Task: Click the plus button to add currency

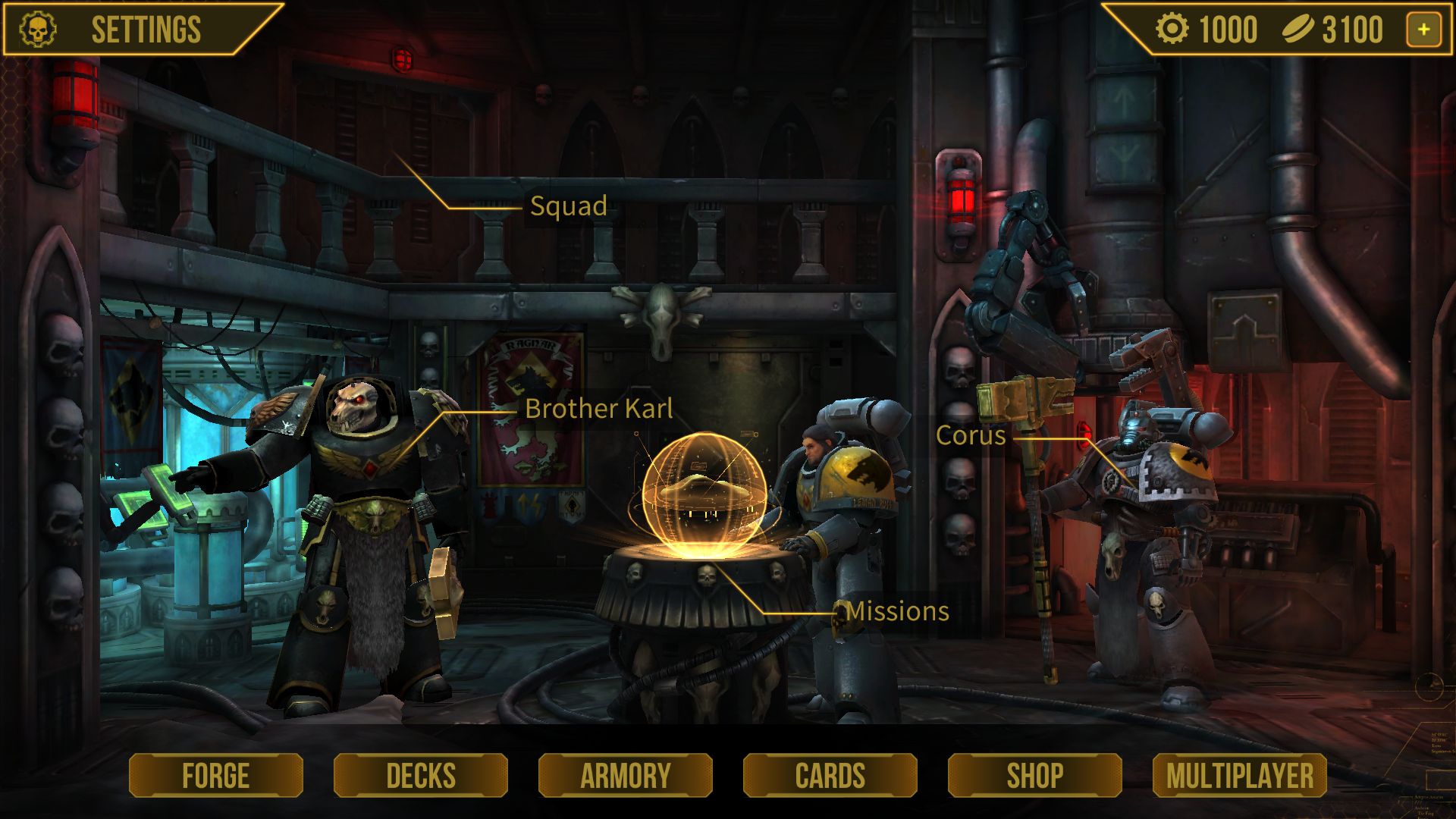Action: pos(1423,30)
